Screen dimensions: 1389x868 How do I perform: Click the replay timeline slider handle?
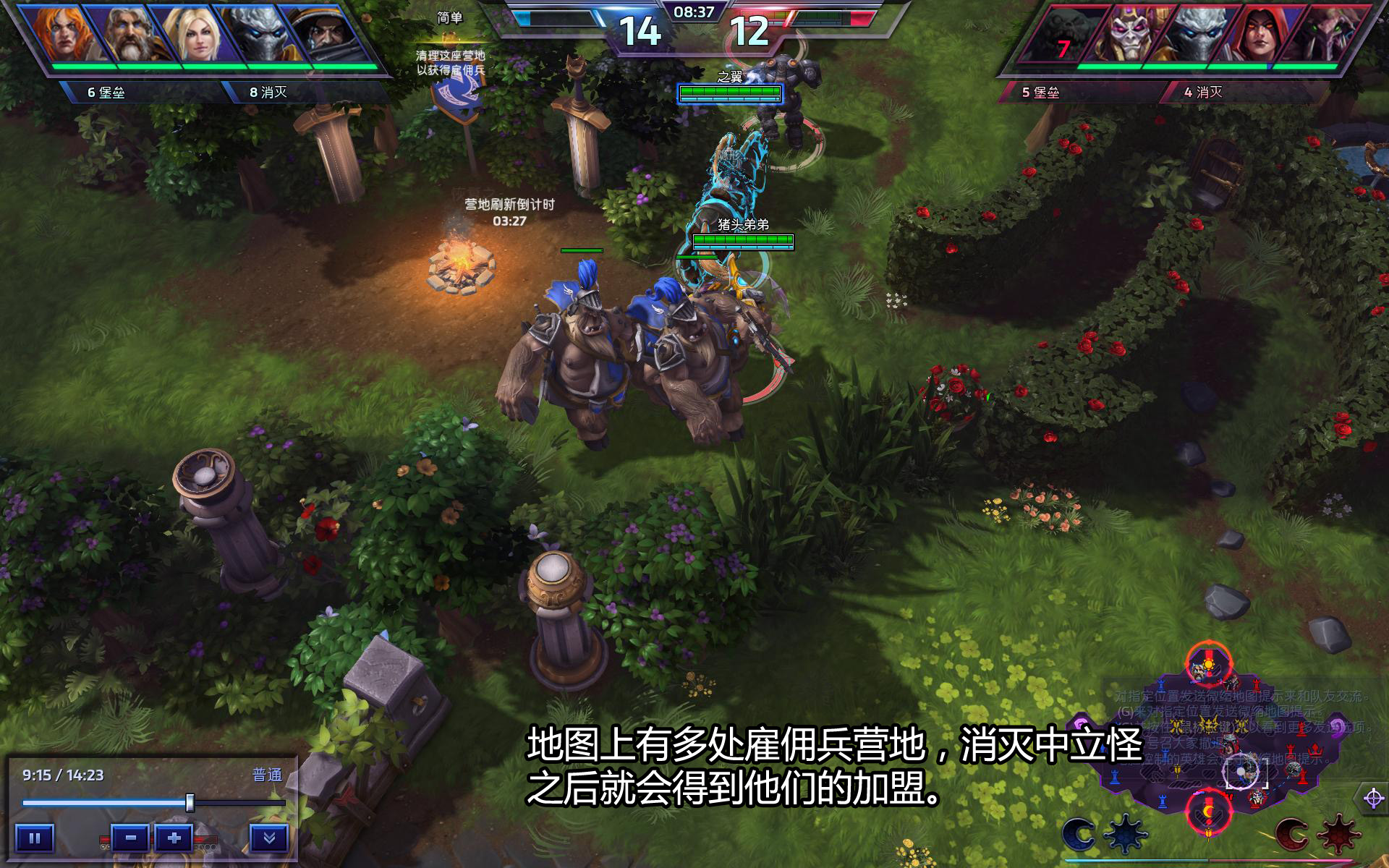click(190, 803)
